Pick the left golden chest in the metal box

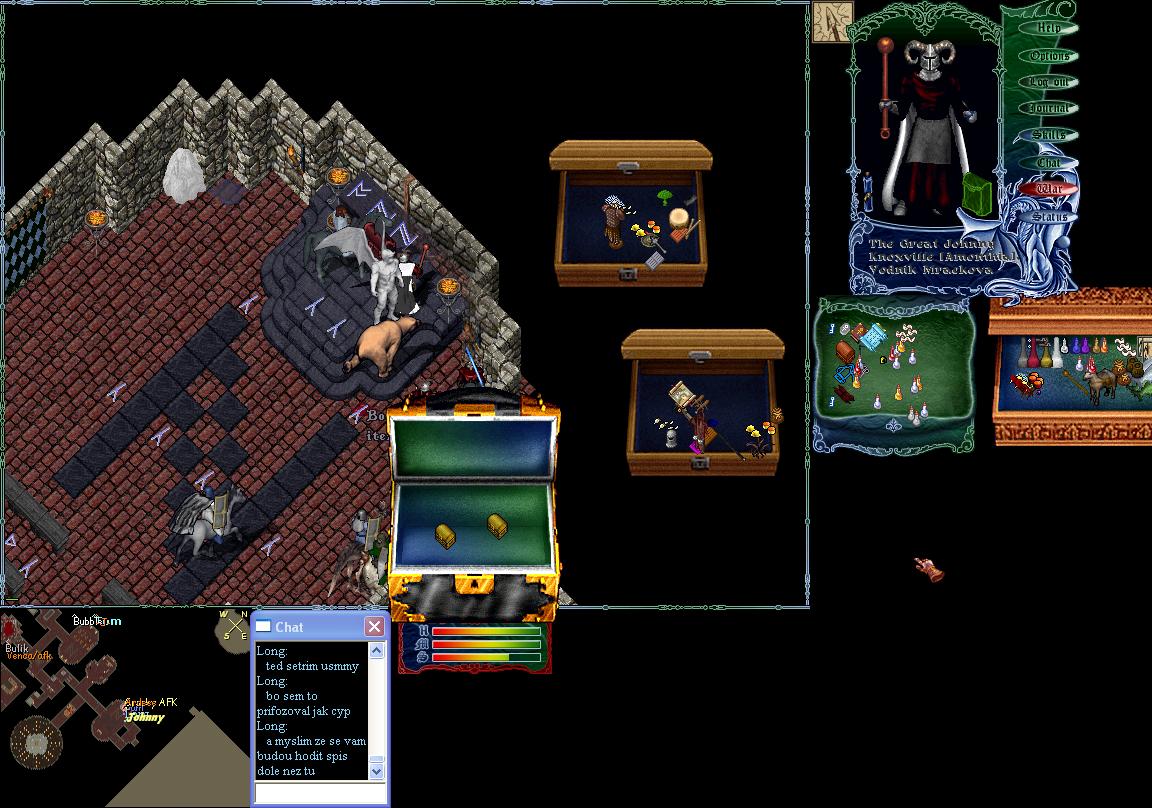tap(446, 536)
